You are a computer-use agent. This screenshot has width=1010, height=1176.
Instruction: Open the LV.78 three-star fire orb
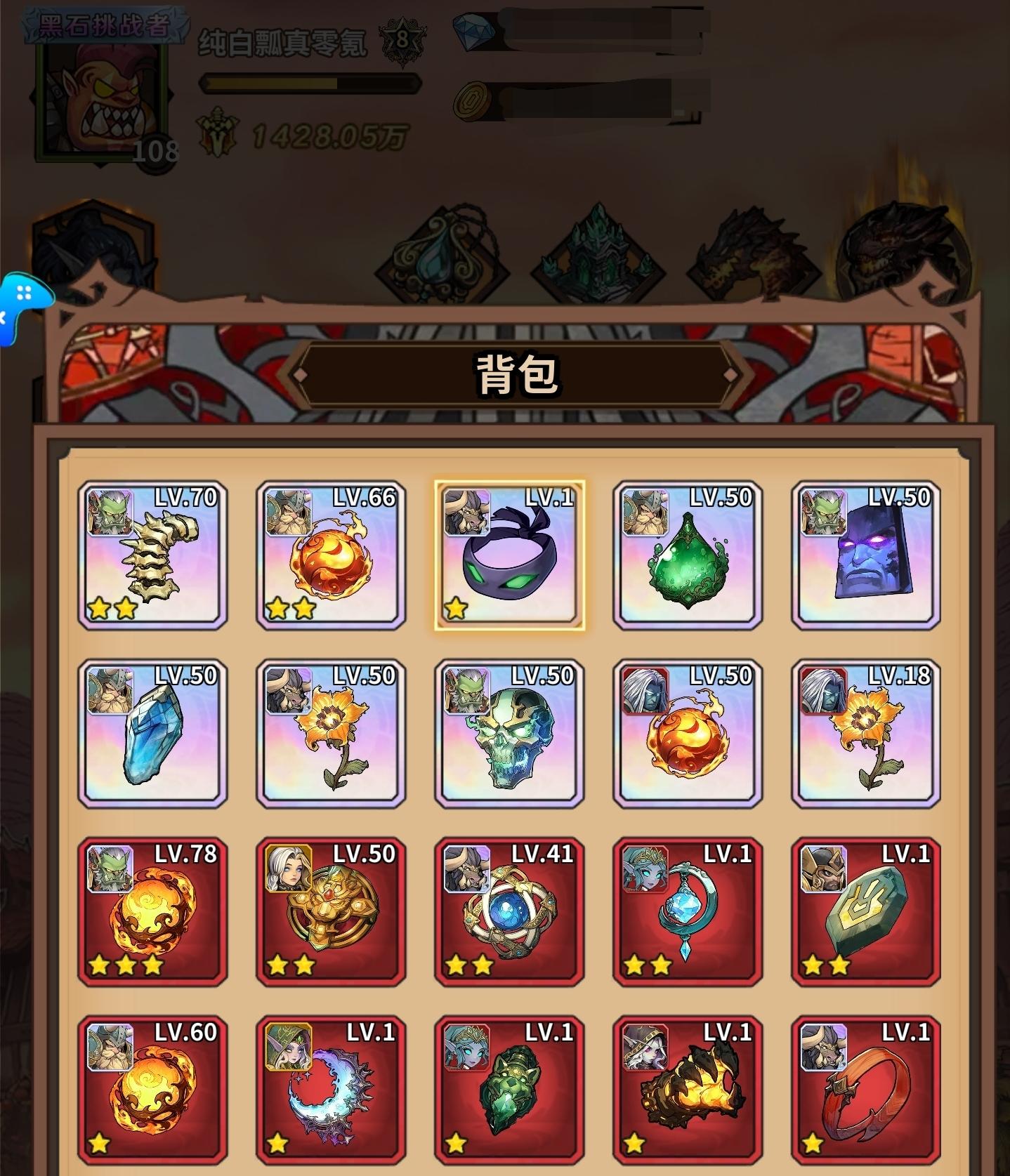tap(152, 913)
